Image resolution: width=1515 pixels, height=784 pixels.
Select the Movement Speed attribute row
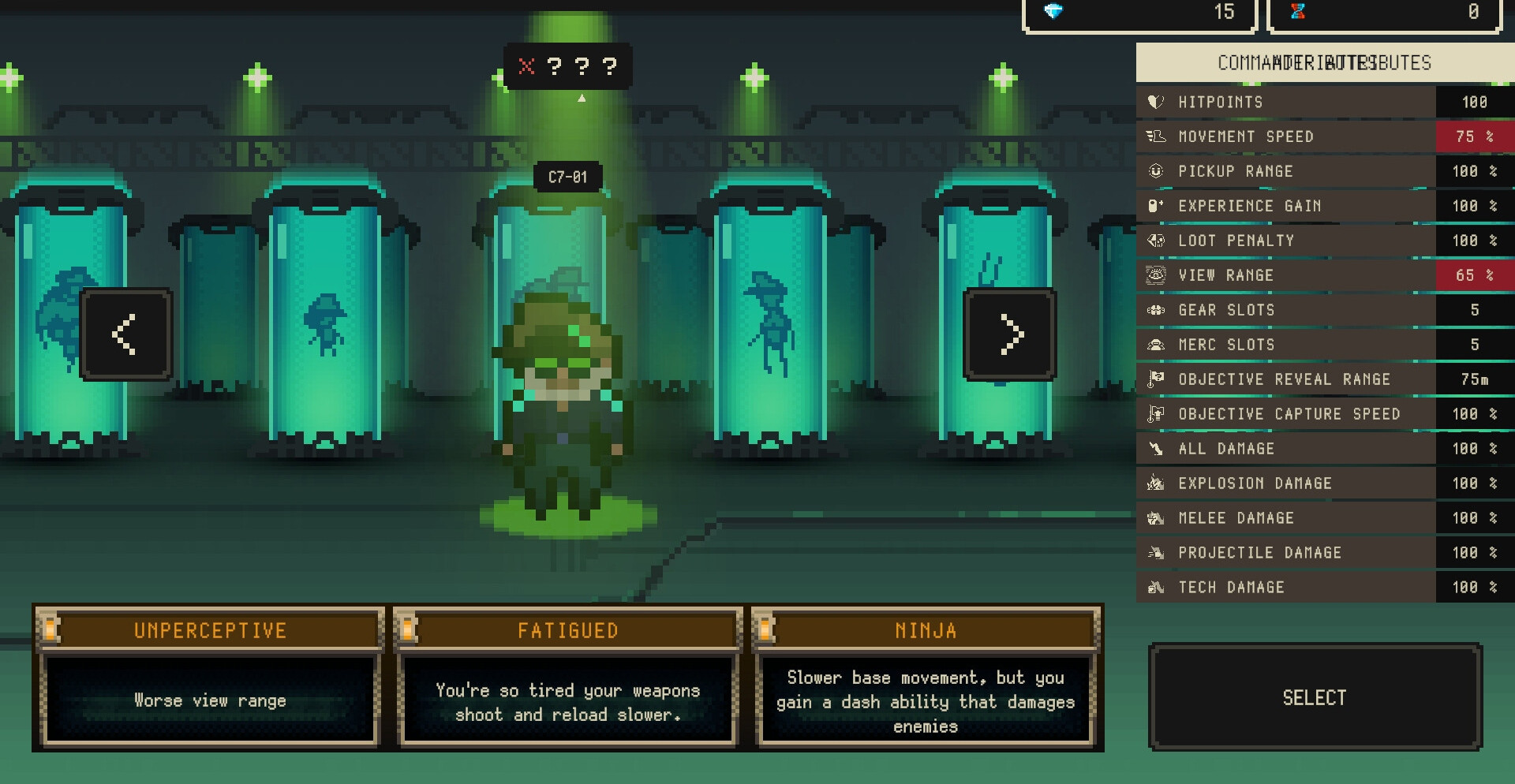tap(1324, 136)
